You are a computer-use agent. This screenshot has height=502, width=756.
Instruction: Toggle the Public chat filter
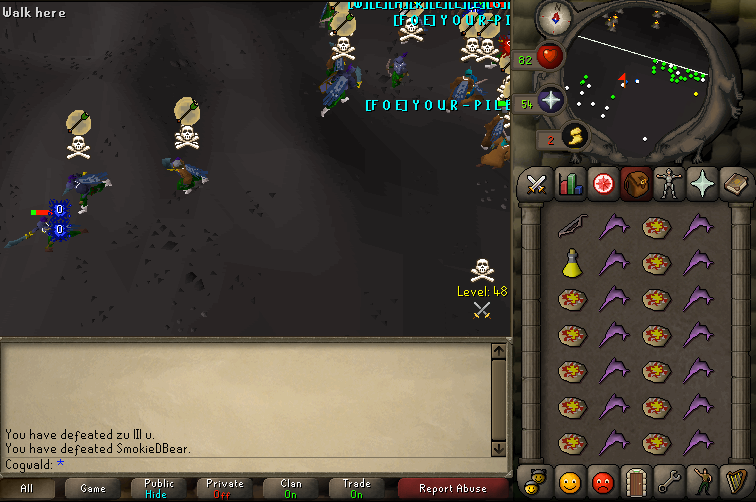point(159,489)
